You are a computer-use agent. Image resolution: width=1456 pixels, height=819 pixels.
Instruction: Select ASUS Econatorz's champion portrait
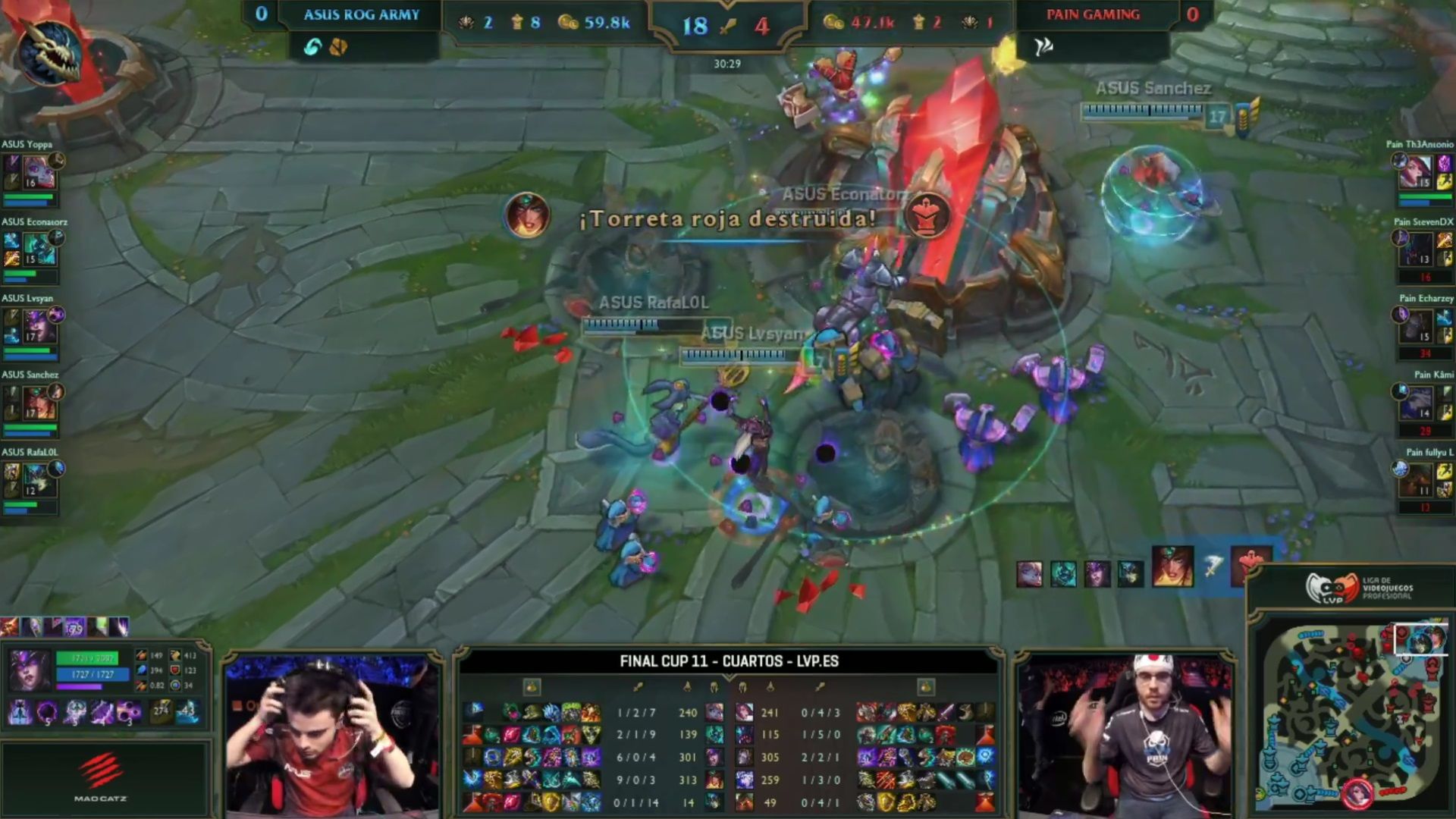point(38,250)
